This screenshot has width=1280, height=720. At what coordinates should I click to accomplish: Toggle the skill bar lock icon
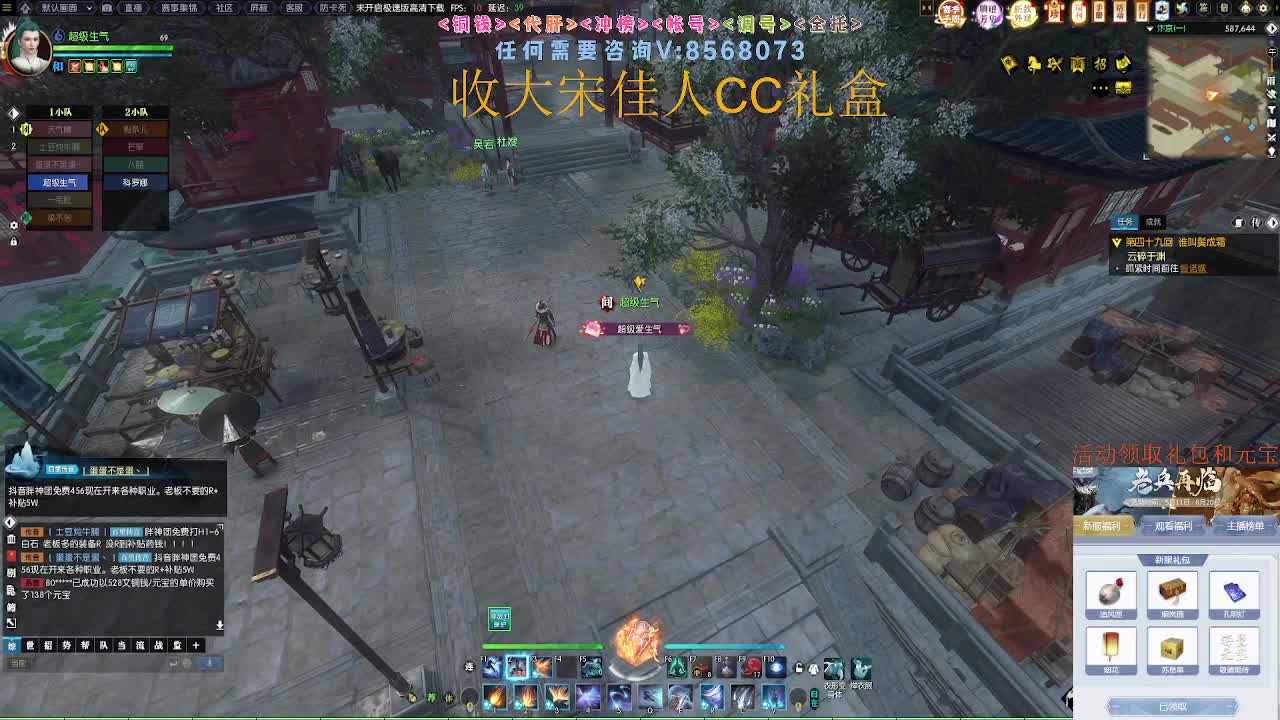click(797, 667)
